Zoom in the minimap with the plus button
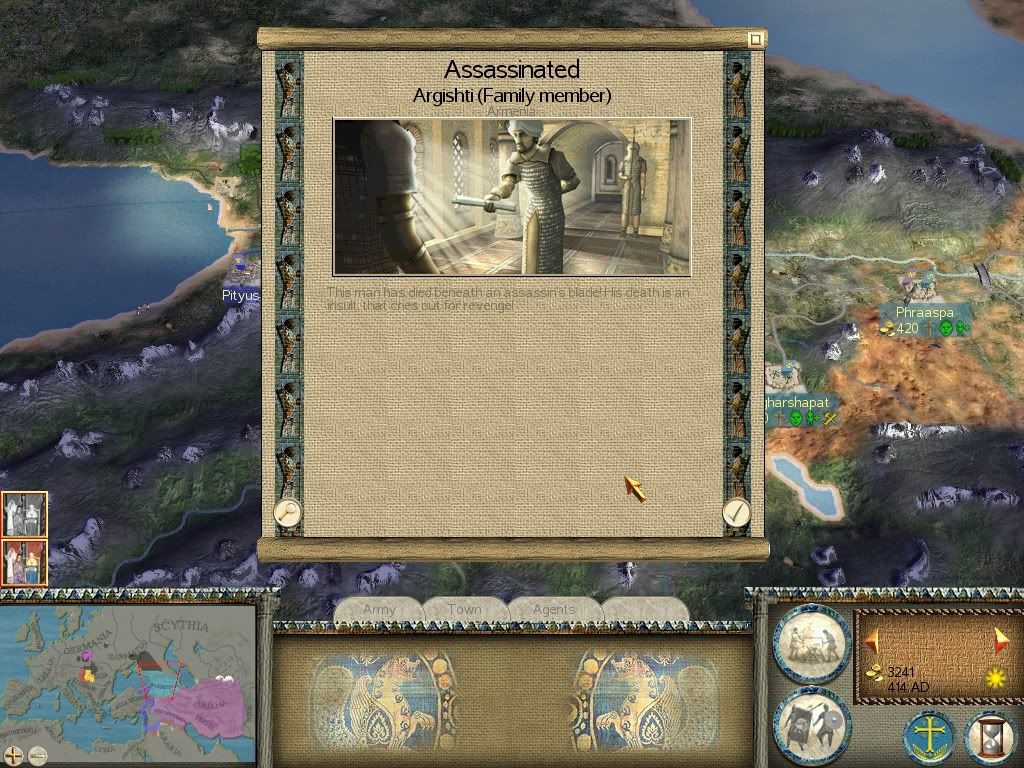Image resolution: width=1024 pixels, height=768 pixels. tap(13, 755)
